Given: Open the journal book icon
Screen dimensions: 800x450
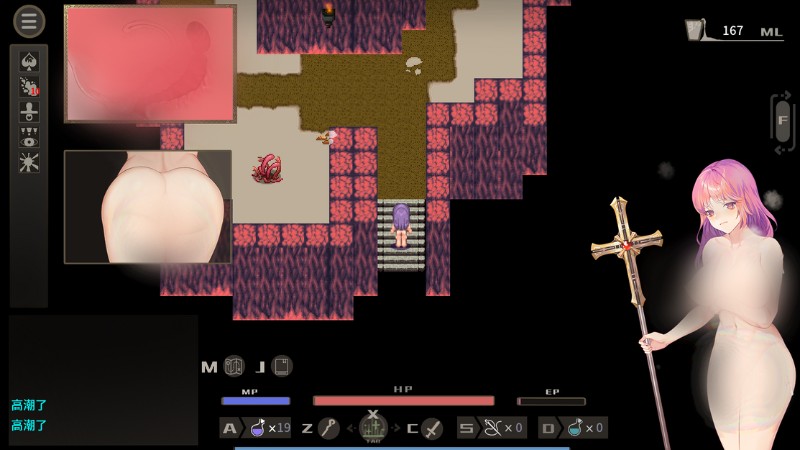Looking at the screenshot, I should tap(282, 366).
